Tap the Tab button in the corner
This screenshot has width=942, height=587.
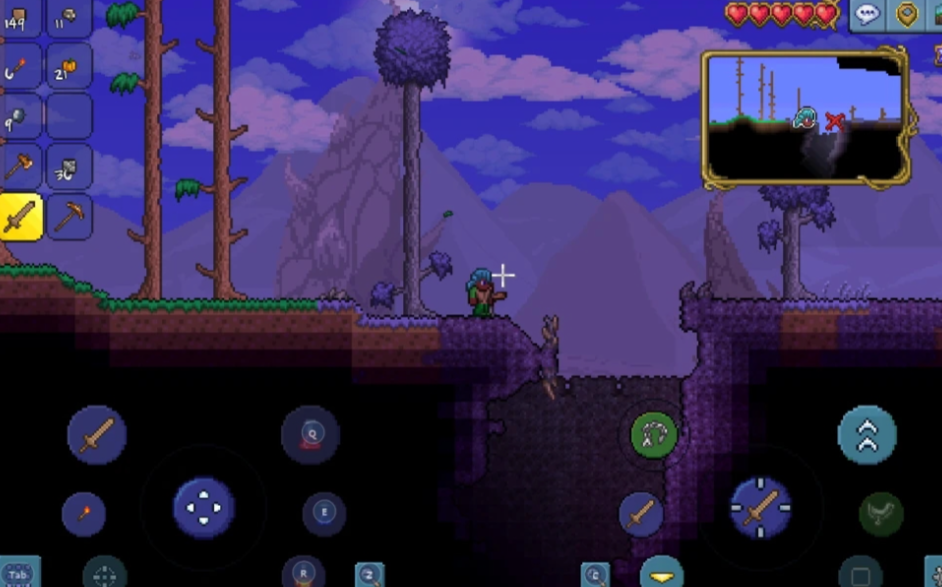19,574
